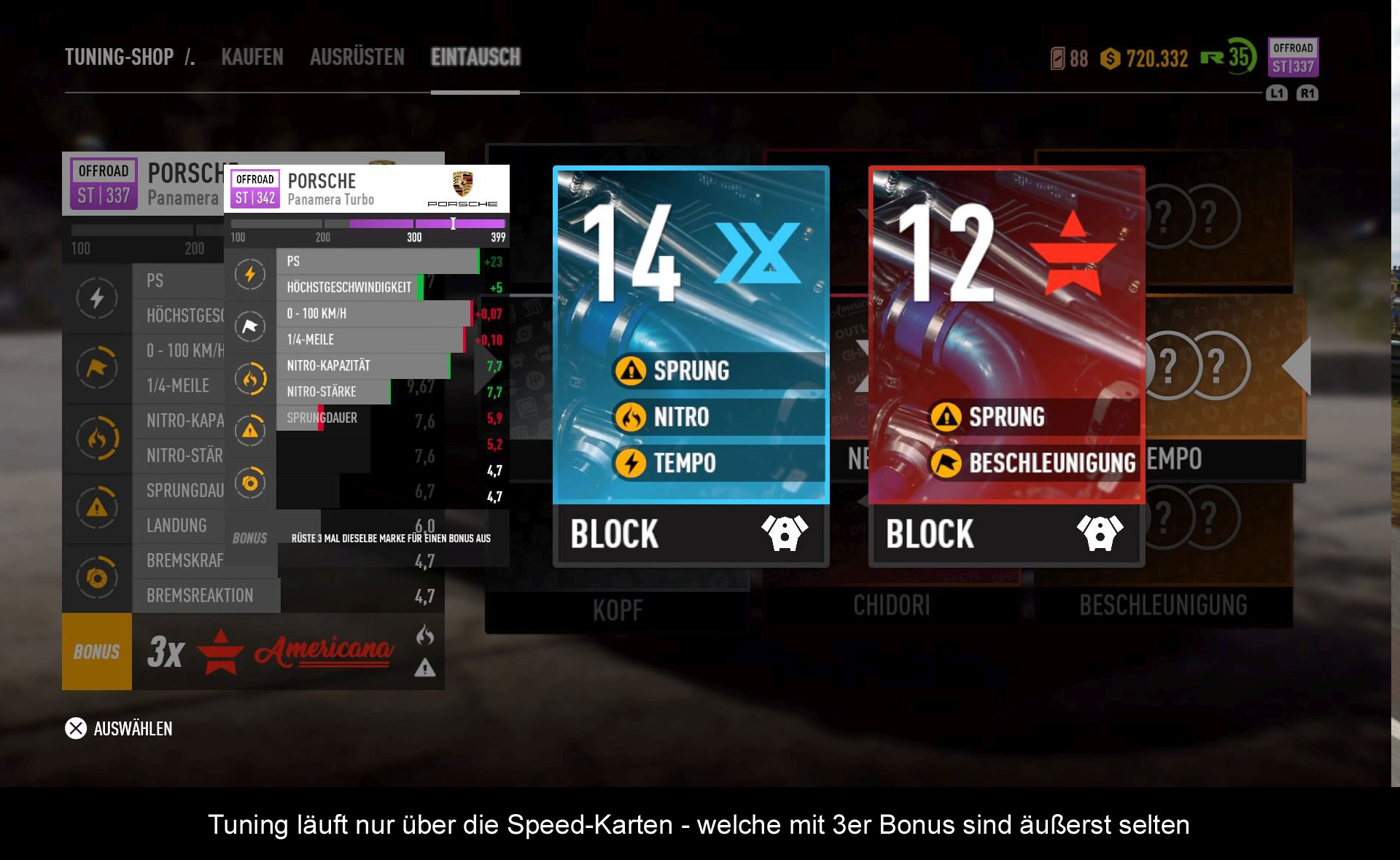Select the Porsche Panamera Turbo ST 342 header
The height and width of the screenshot is (860, 1400).
click(366, 189)
